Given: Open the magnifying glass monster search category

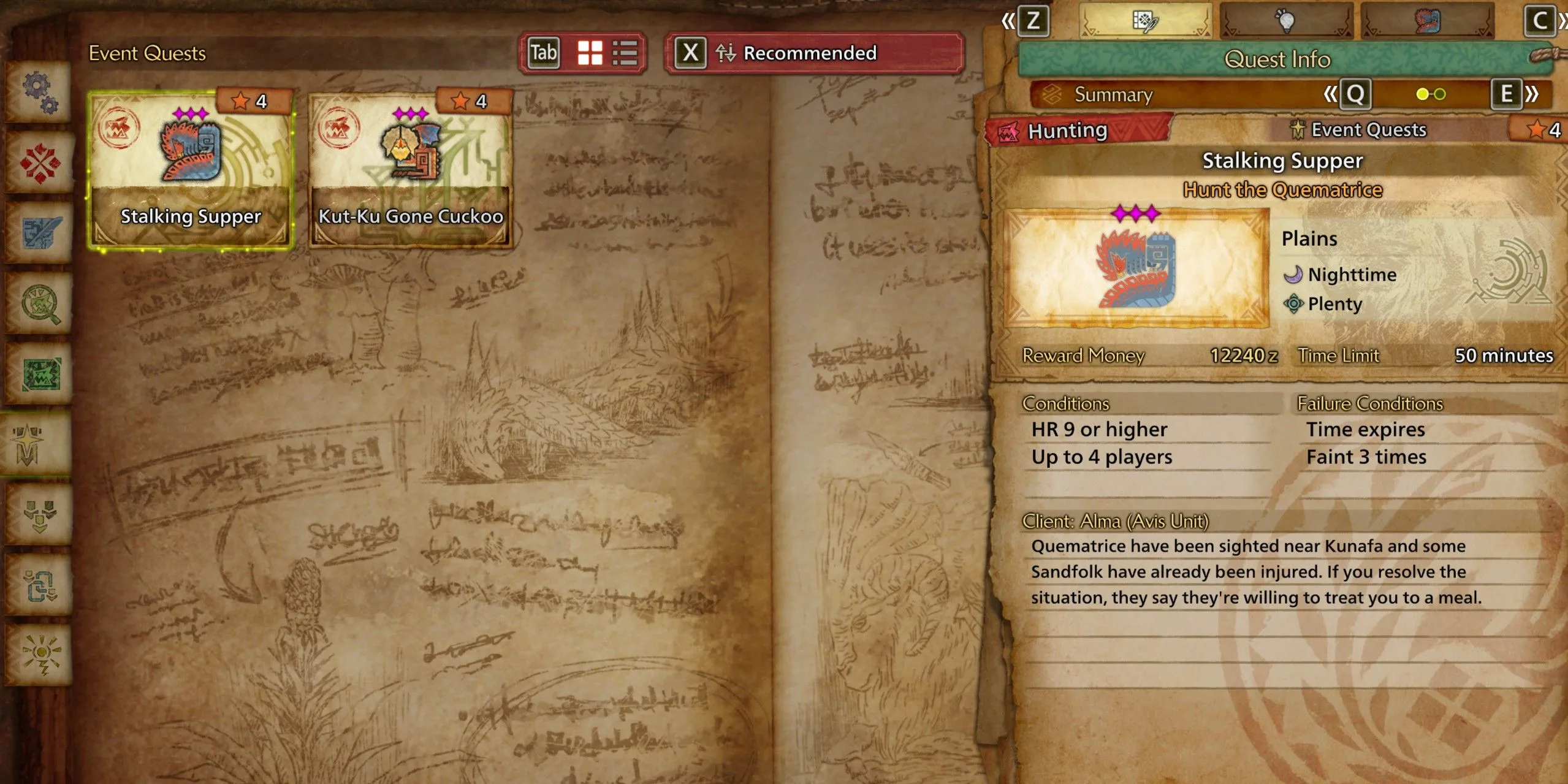Looking at the screenshot, I should click(40, 303).
